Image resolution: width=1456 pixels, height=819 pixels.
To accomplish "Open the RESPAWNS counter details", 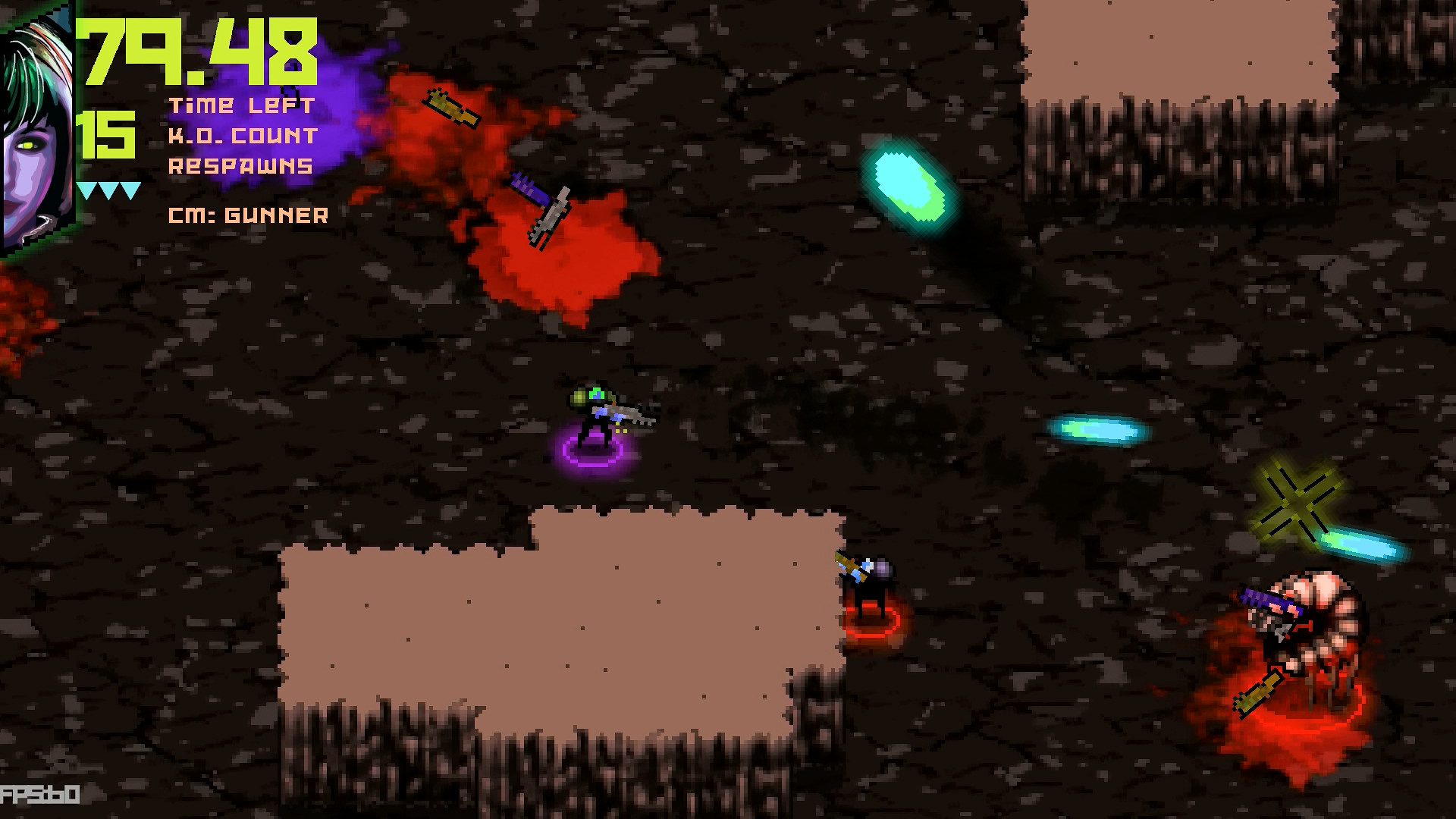I will coord(241,164).
